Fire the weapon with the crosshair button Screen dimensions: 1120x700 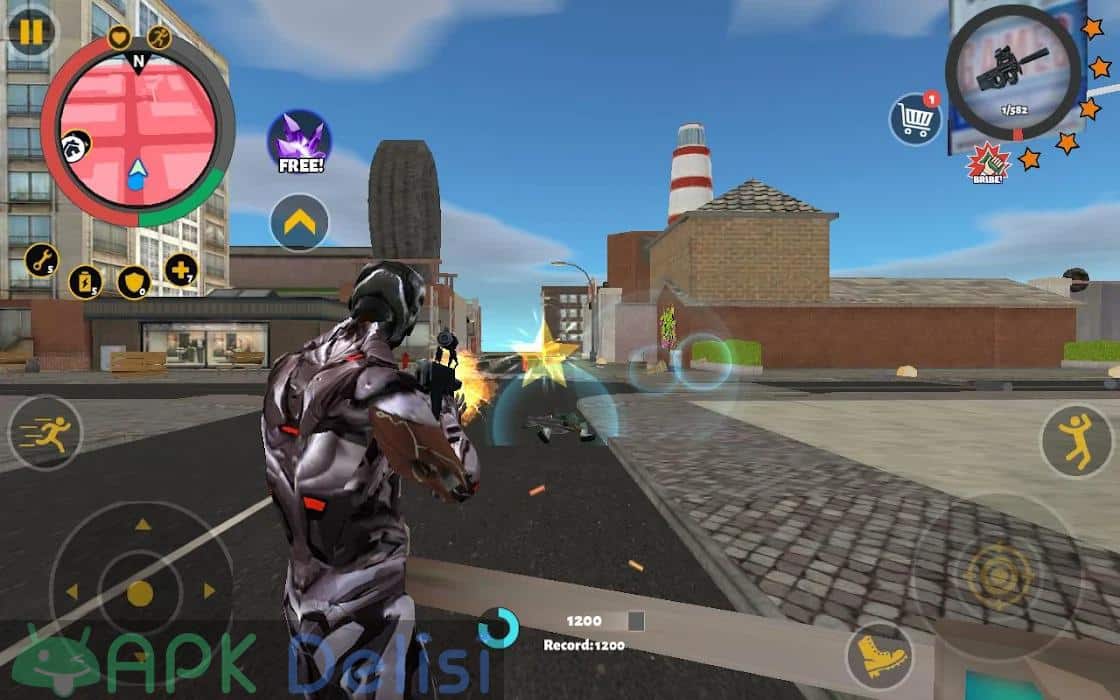coord(997,575)
